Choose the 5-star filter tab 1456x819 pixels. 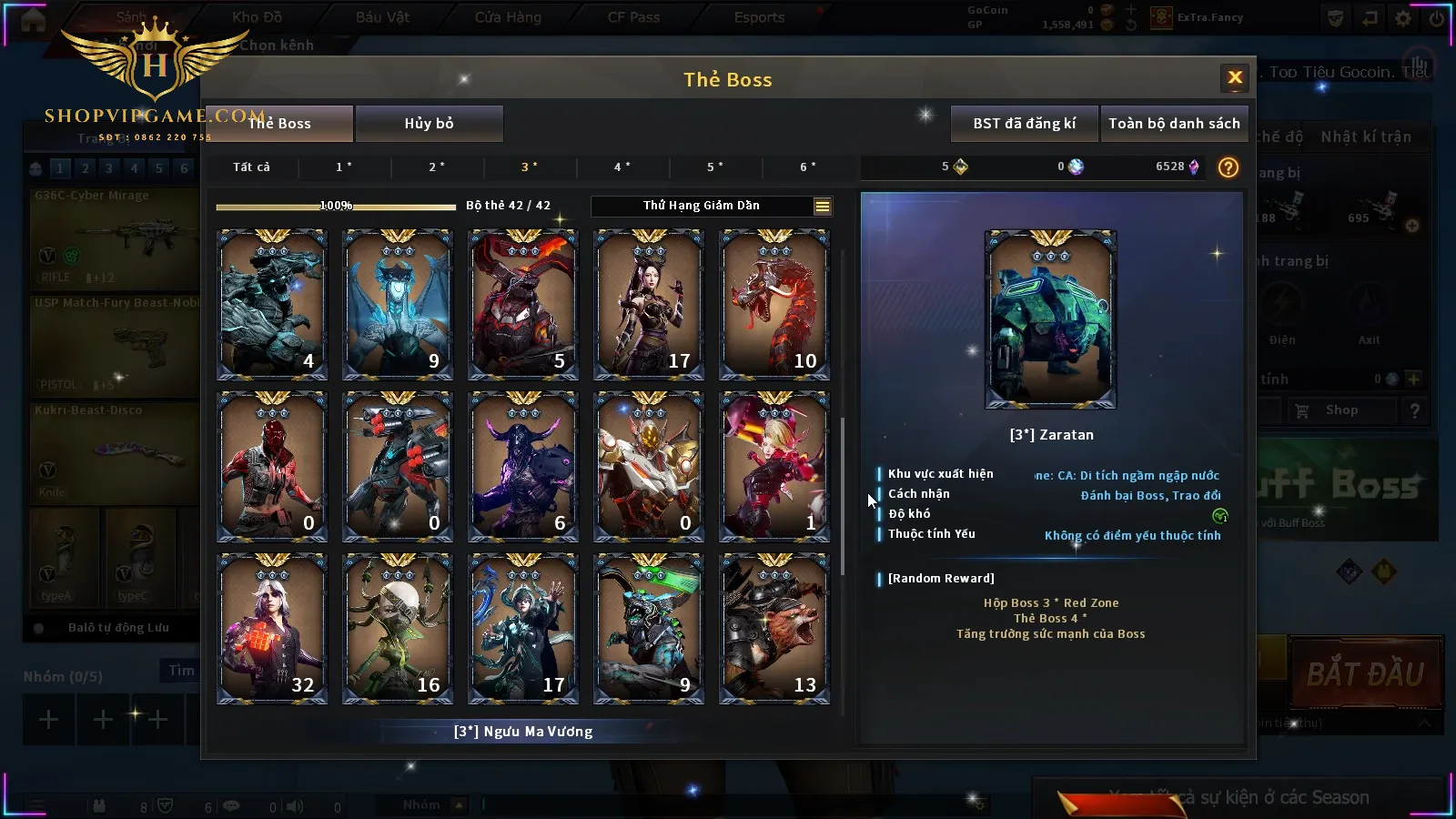click(715, 167)
